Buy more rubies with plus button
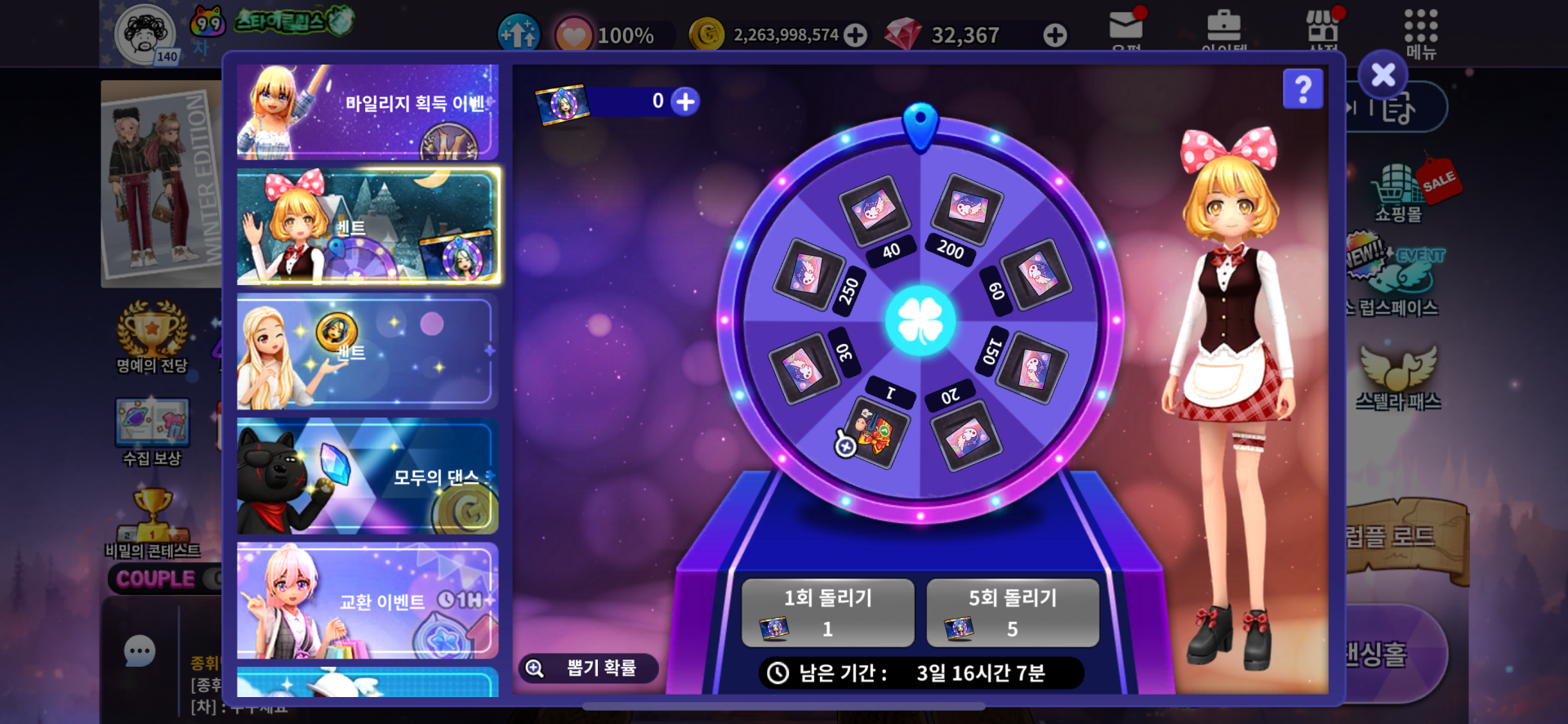Screen dimensions: 1568x724 click(1054, 35)
